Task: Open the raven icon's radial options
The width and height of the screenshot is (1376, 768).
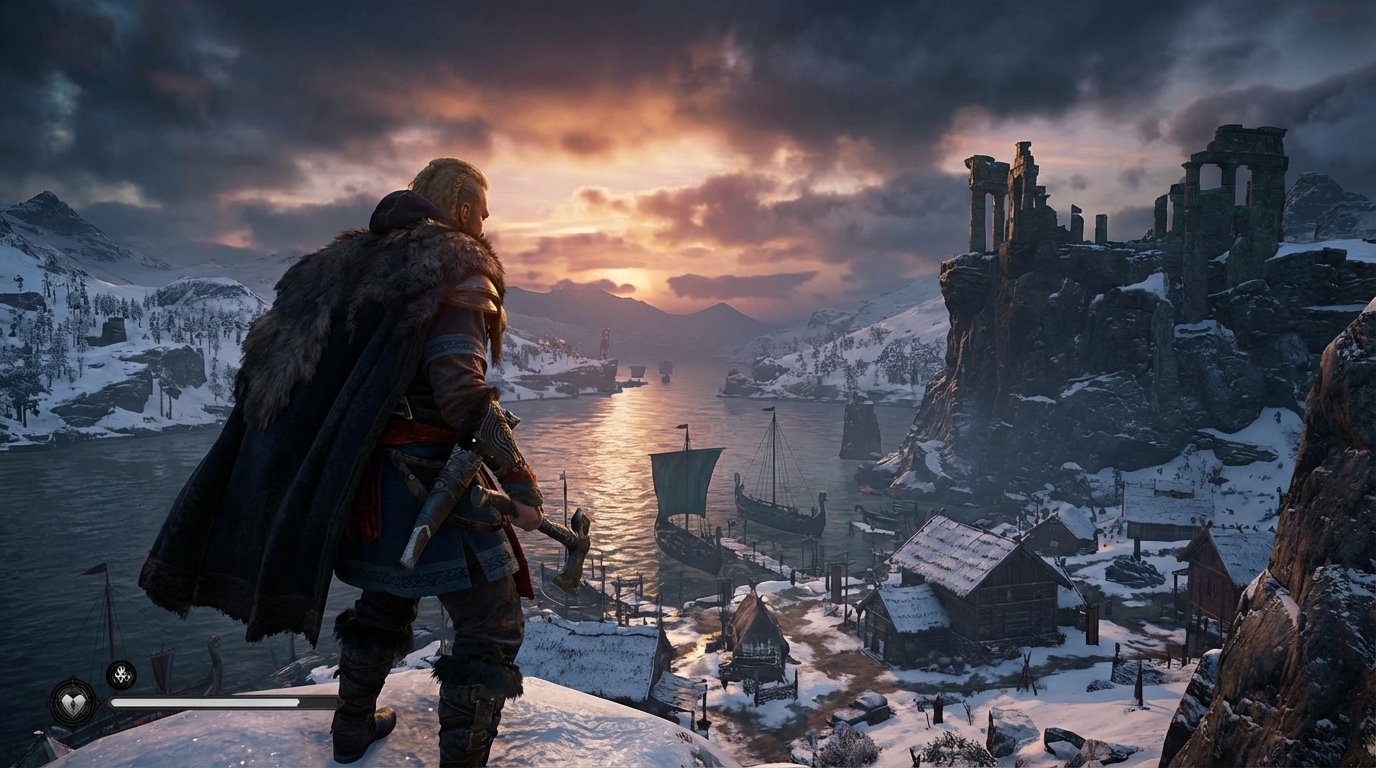Action: pos(121,675)
